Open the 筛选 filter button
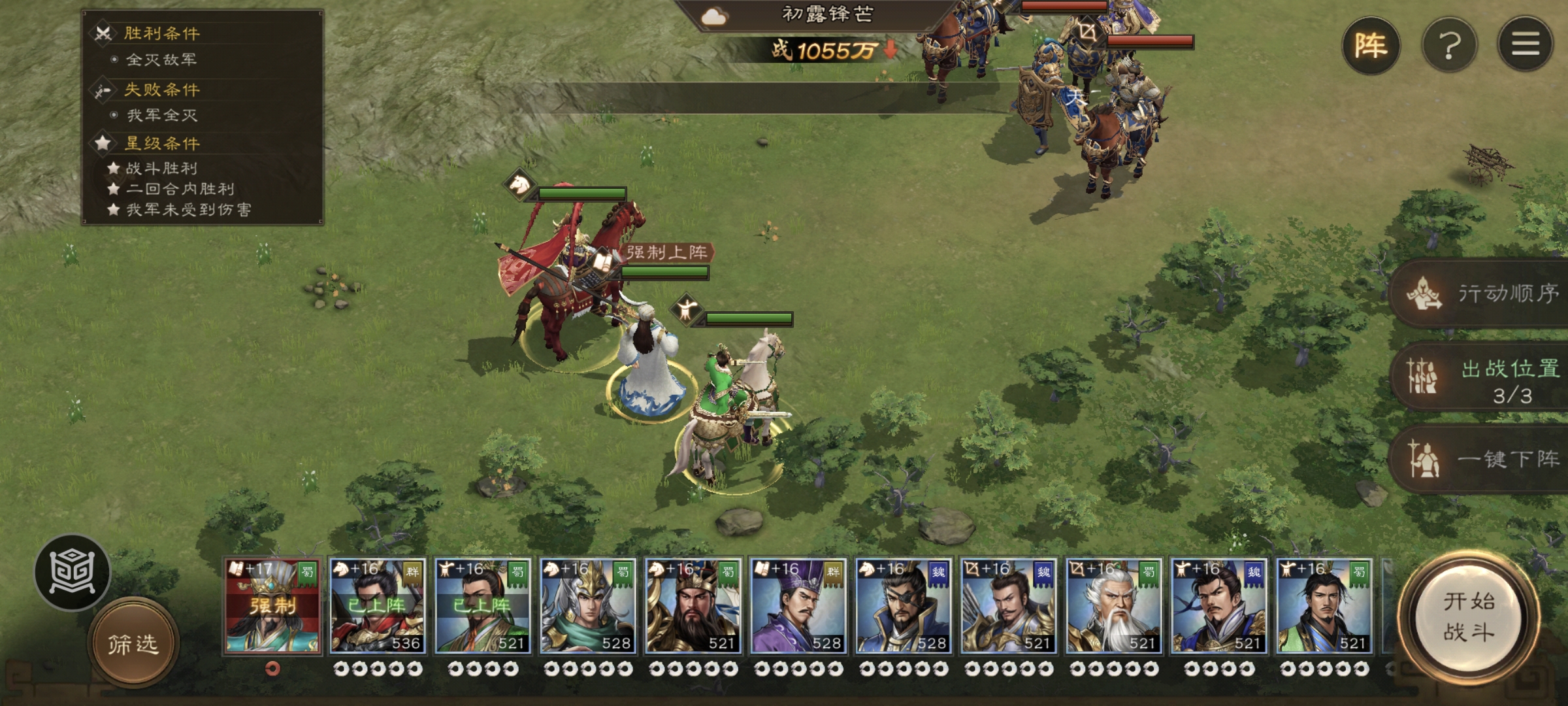The height and width of the screenshot is (706, 1568). point(133,645)
